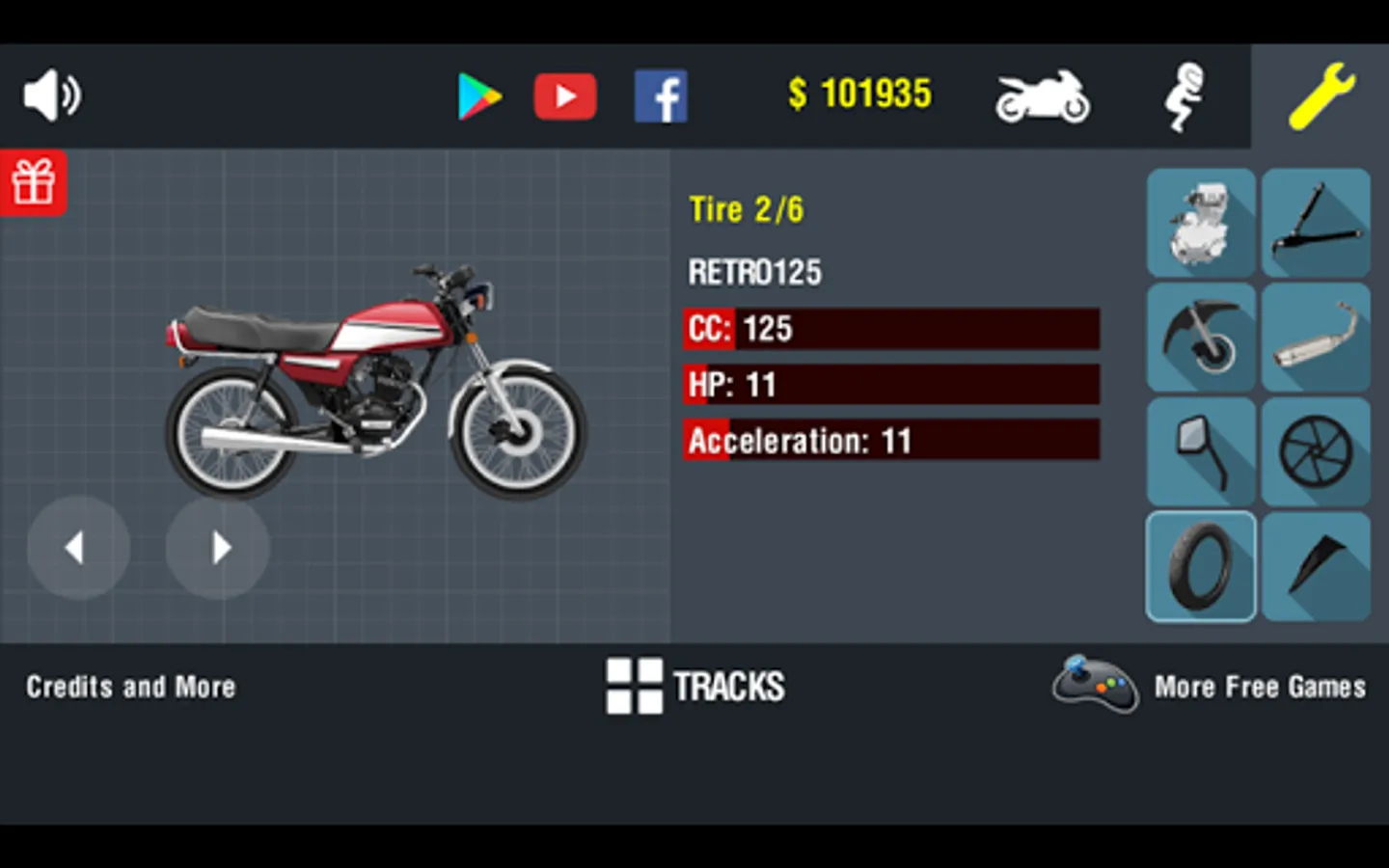1389x868 pixels.
Task: Open the game's YouTube channel
Action: (x=564, y=95)
